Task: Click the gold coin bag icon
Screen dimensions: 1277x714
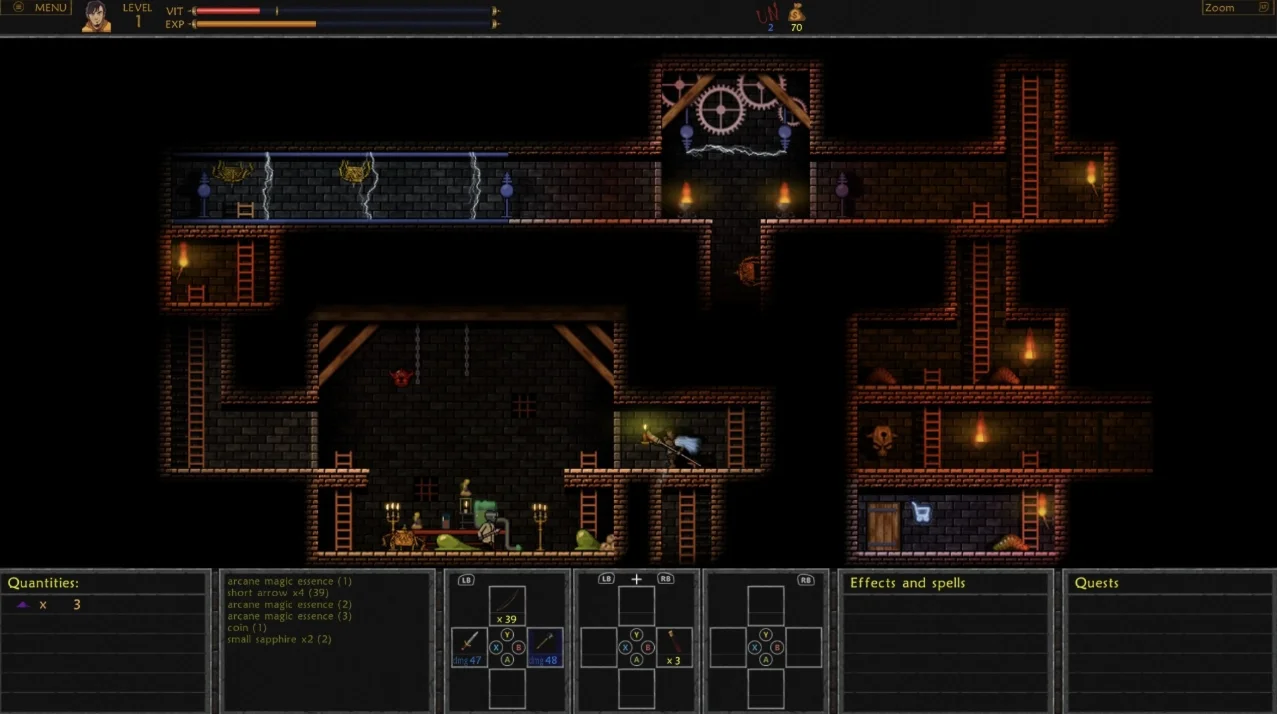Action: pos(796,13)
